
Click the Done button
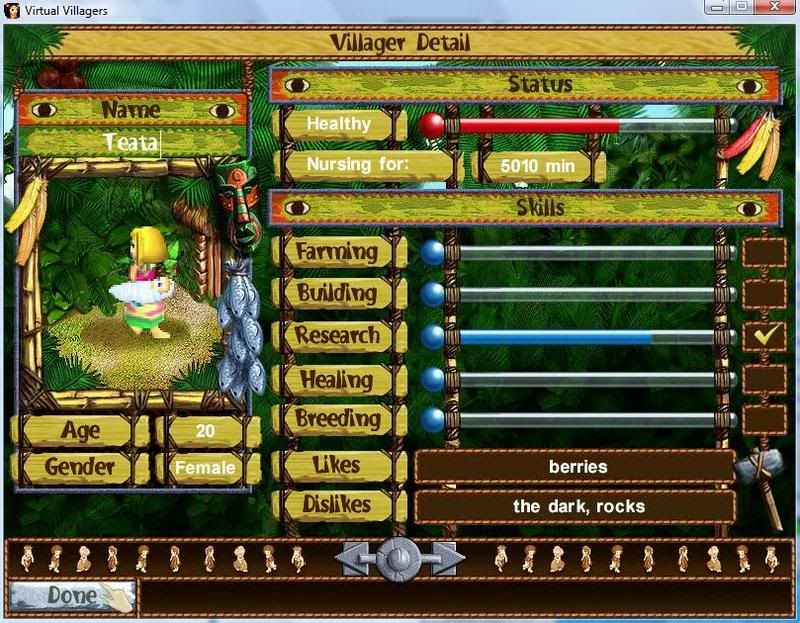pos(72,596)
